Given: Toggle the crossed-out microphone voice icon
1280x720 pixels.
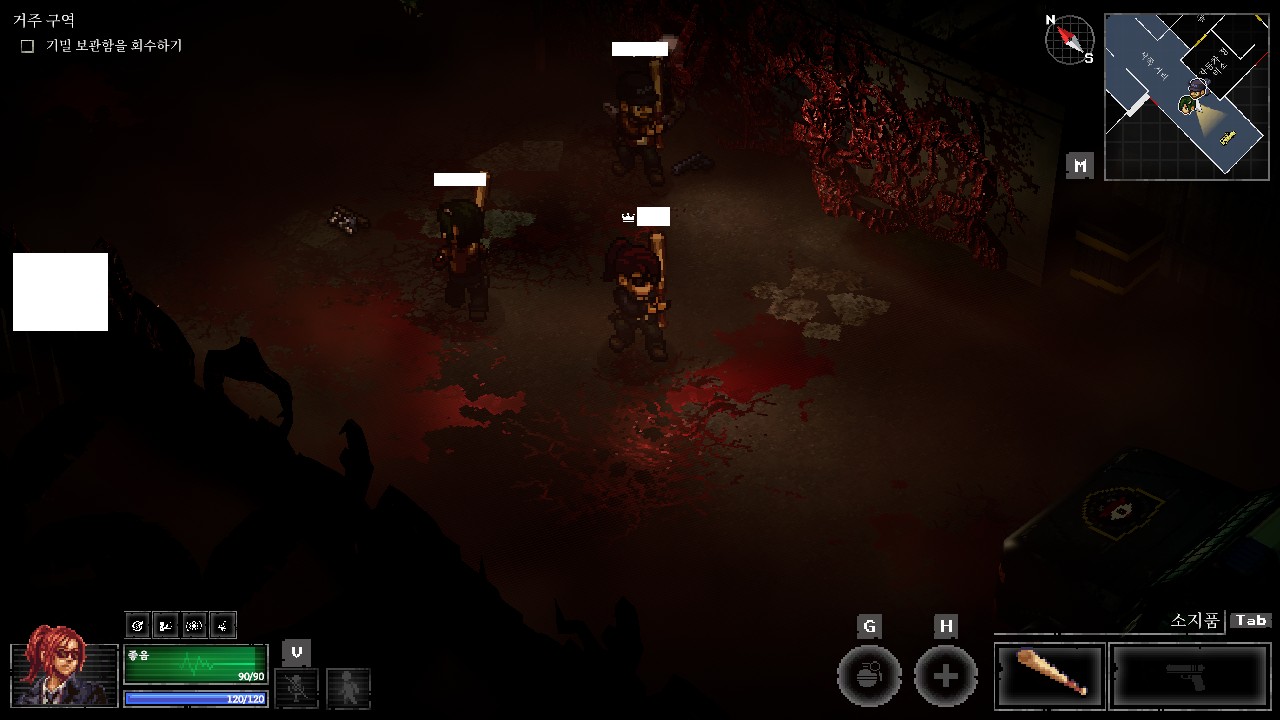Looking at the screenshot, I should pyautogui.click(x=296, y=687).
